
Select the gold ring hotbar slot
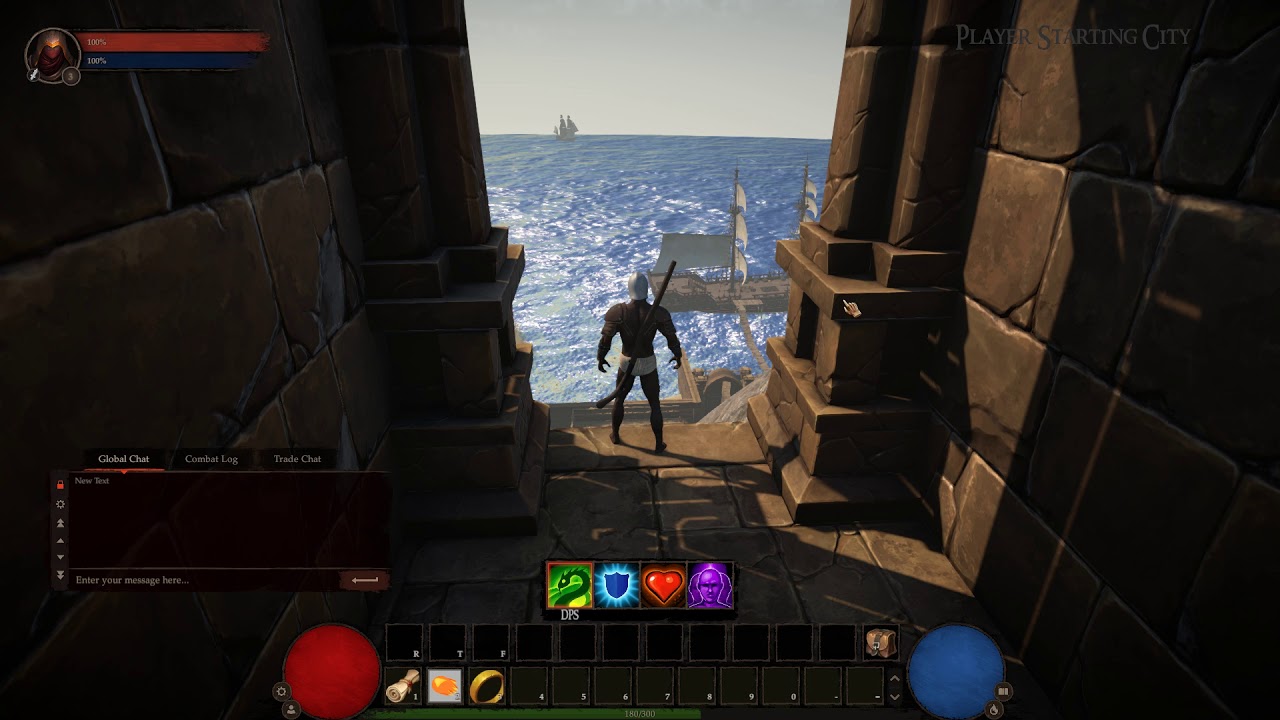click(x=488, y=686)
